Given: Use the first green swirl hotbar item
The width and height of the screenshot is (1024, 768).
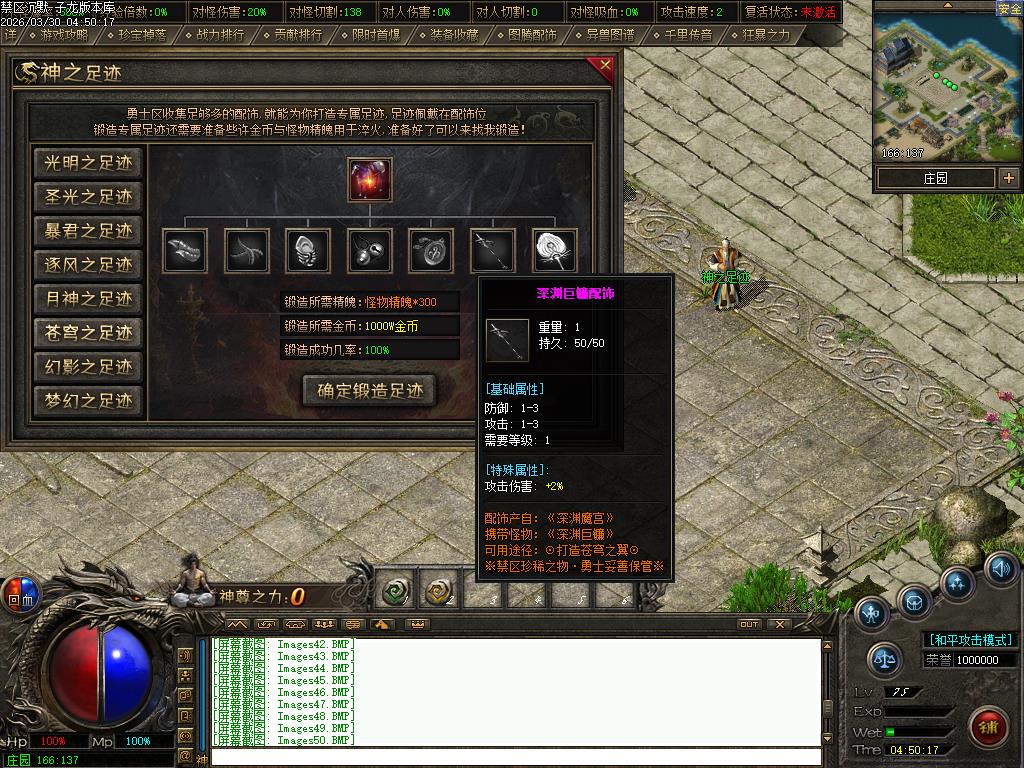Looking at the screenshot, I should 396,593.
